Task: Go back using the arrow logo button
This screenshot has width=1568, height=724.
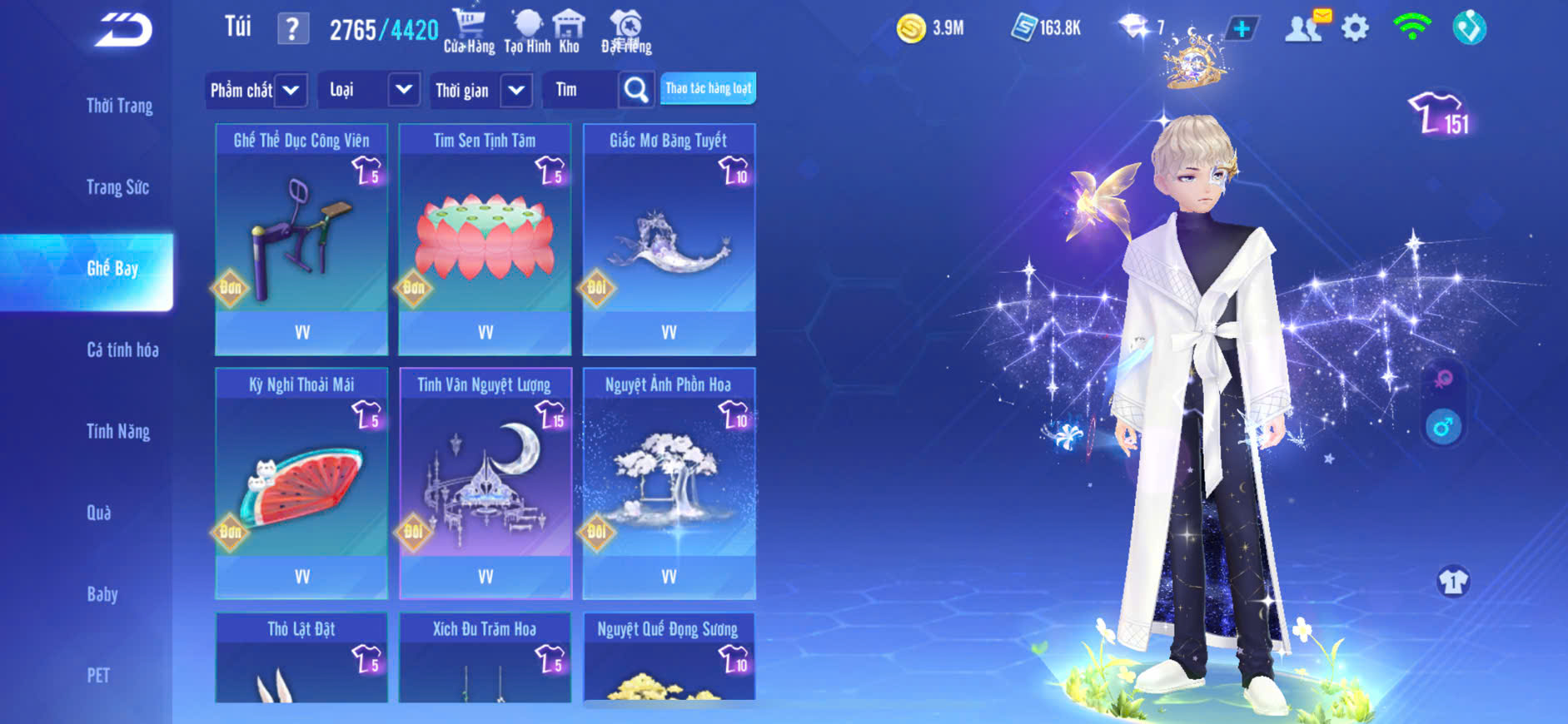Action: click(x=123, y=30)
